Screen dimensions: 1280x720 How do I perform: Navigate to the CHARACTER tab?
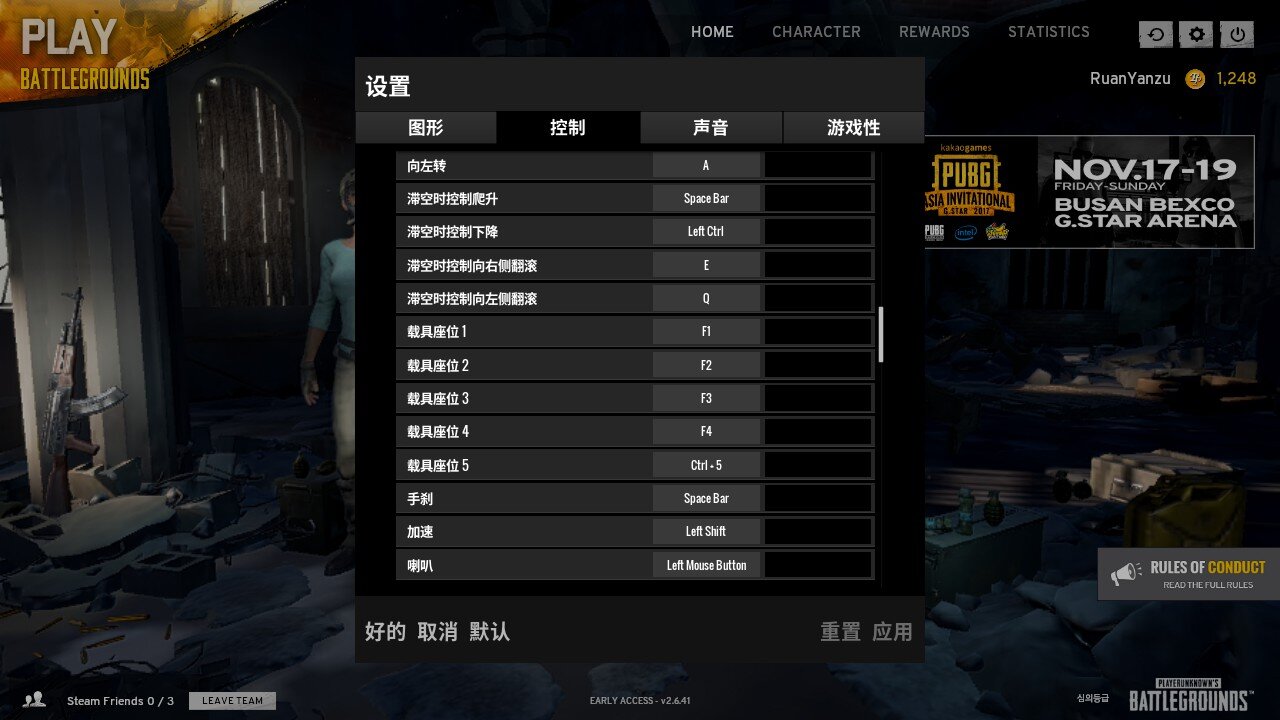click(x=816, y=32)
